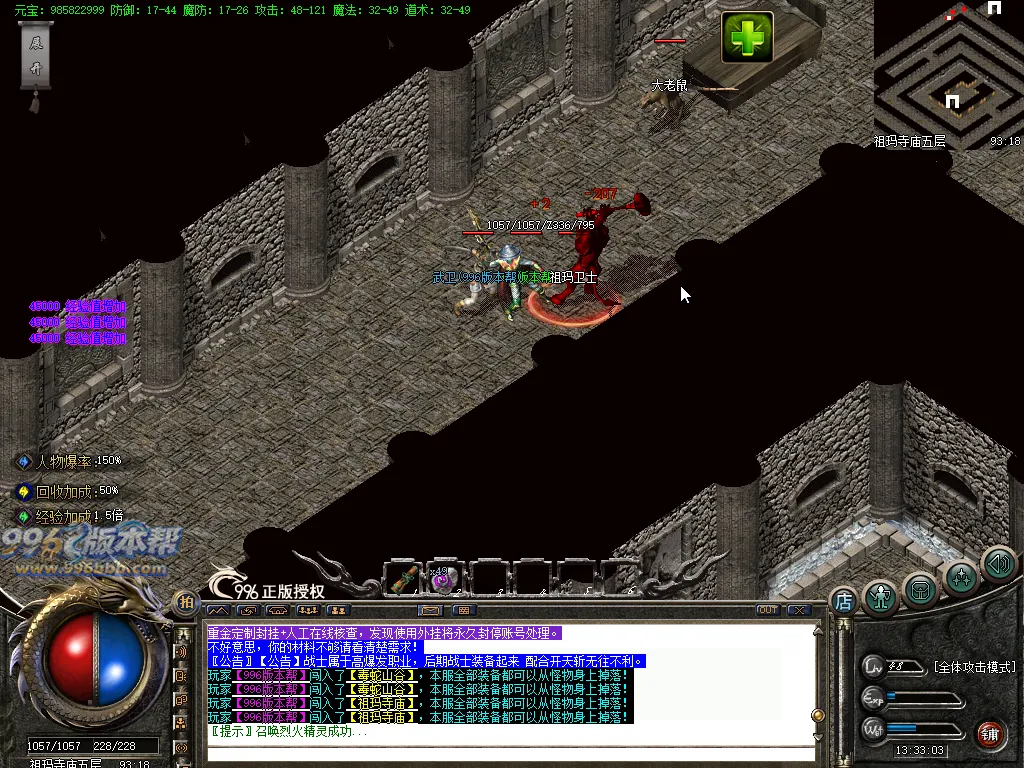This screenshot has width=1024, height=768.
Task: Open the character equipment figure icon
Action: pyautogui.click(x=880, y=596)
